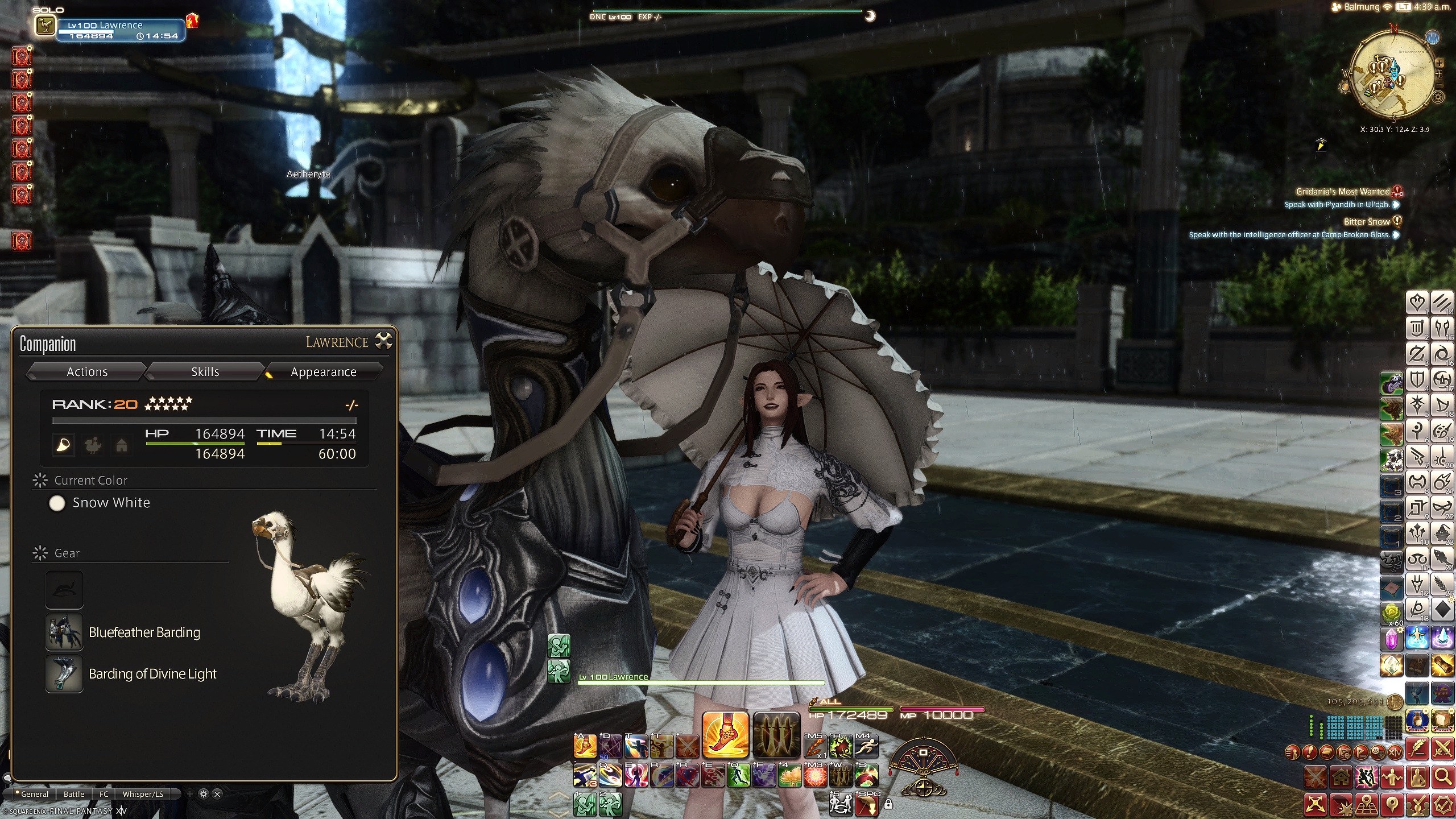The width and height of the screenshot is (1456, 819).
Task: Use the golden lotus flower ability
Action: (x=789, y=776)
